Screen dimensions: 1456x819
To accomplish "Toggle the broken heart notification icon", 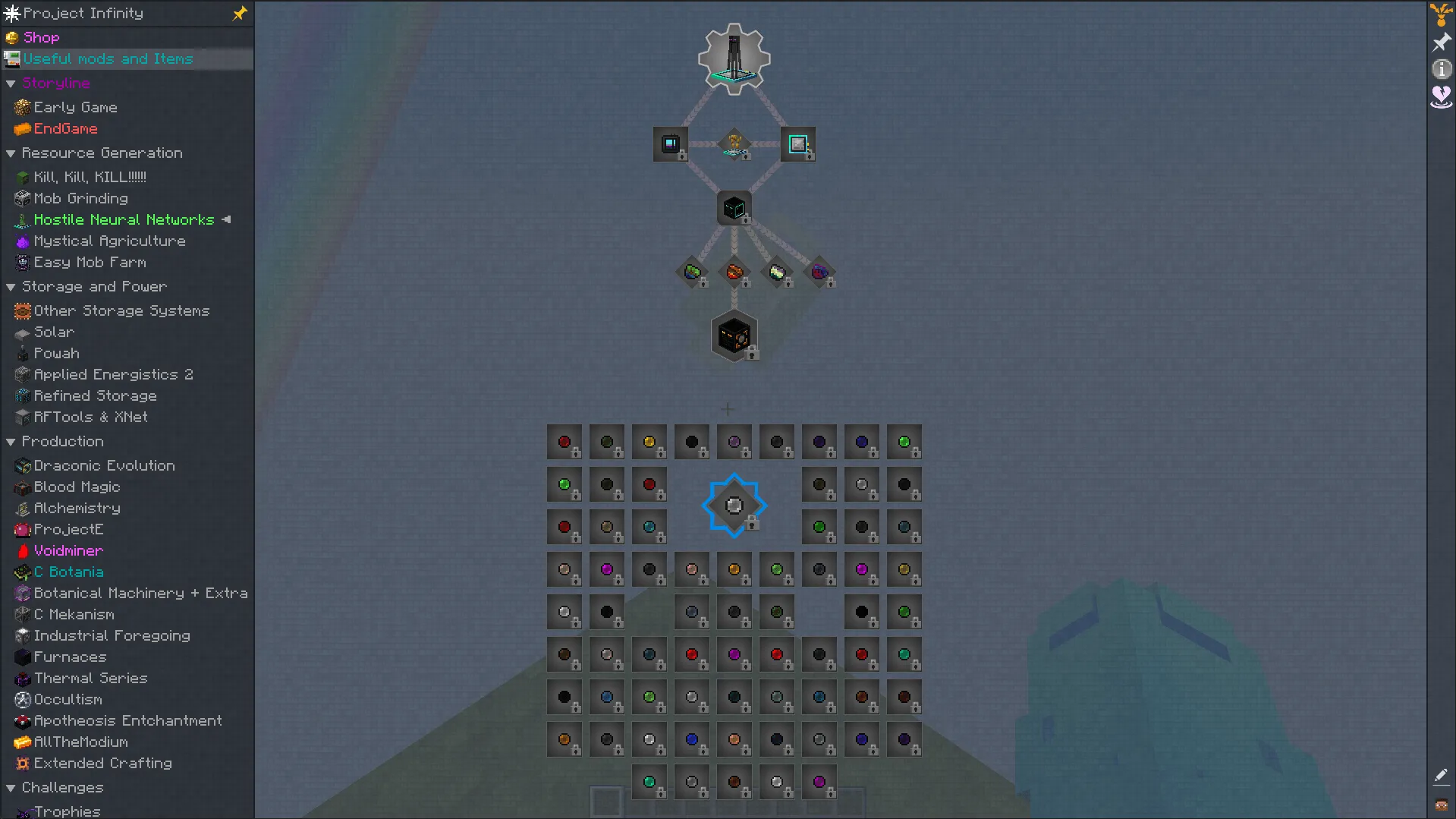I will (x=1440, y=97).
